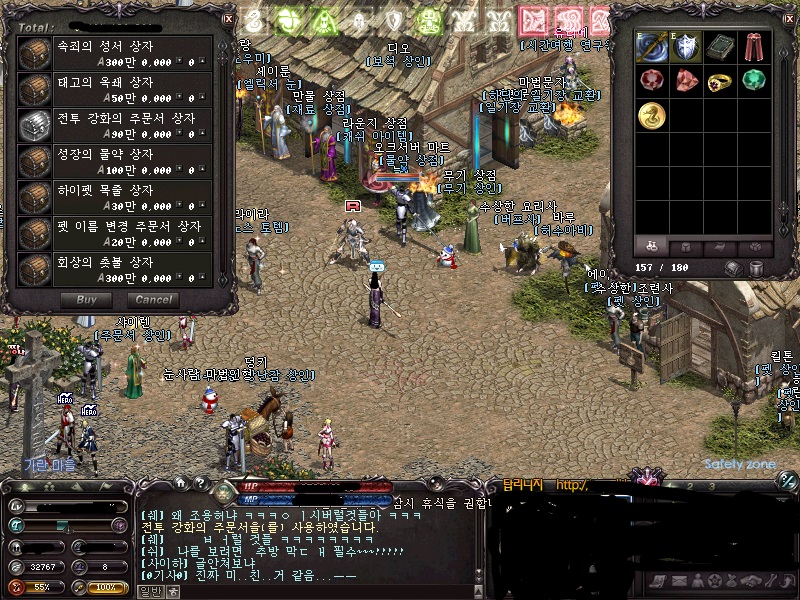Close the shop window with X
Screen dimensions: 800x600
(x=227, y=18)
